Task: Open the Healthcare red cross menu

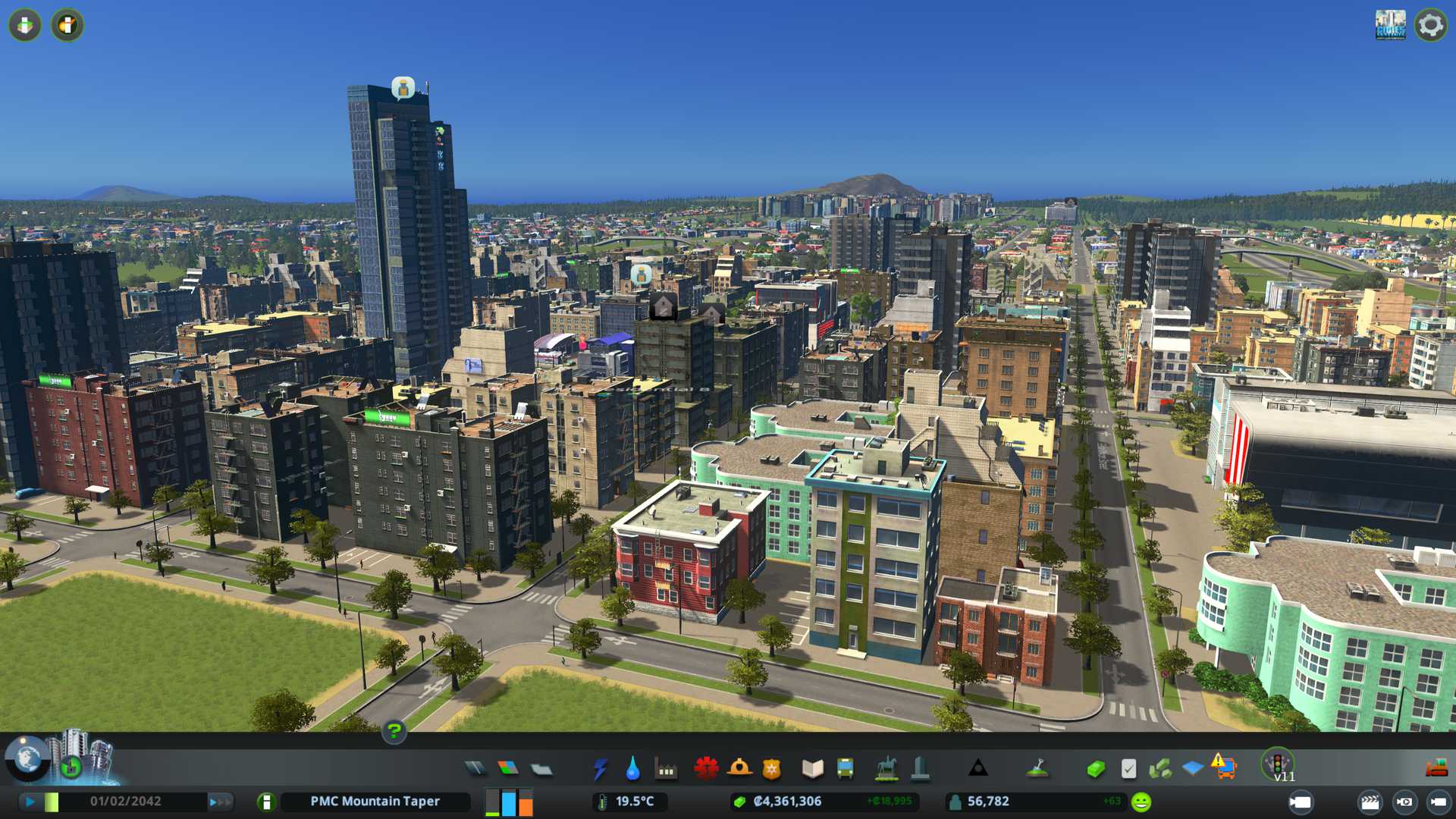Action: click(706, 769)
